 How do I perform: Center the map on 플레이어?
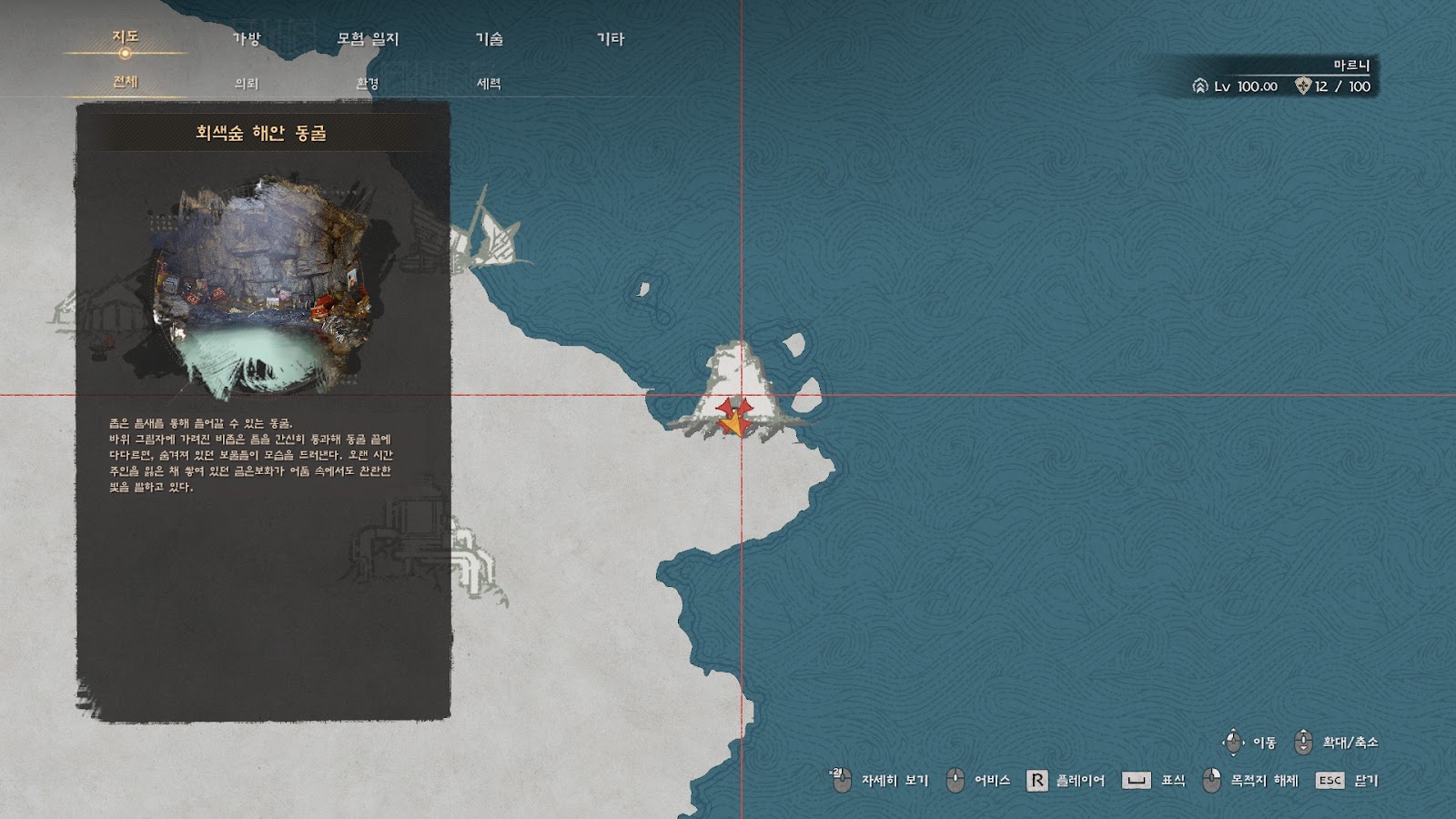(1066, 781)
